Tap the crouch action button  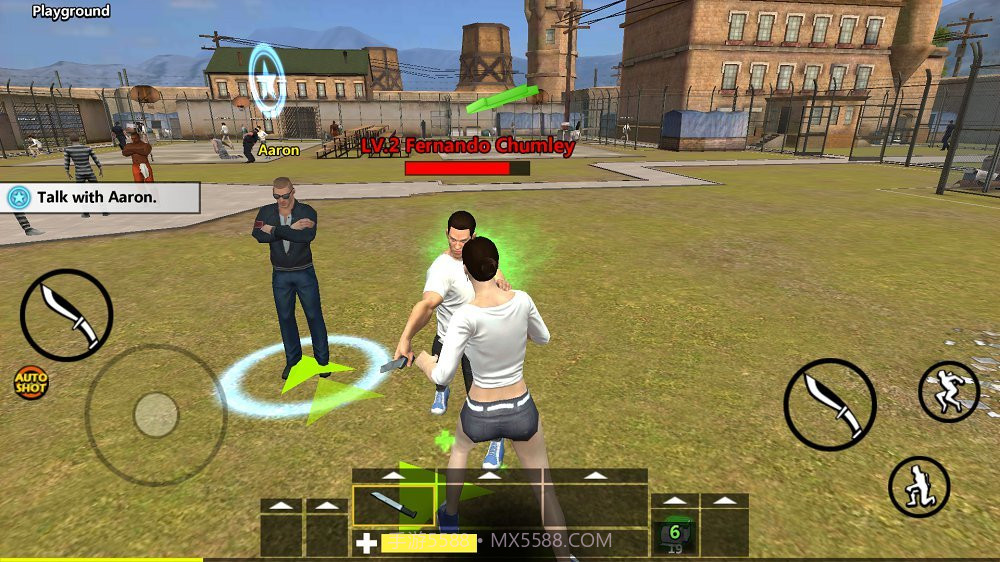[919, 487]
